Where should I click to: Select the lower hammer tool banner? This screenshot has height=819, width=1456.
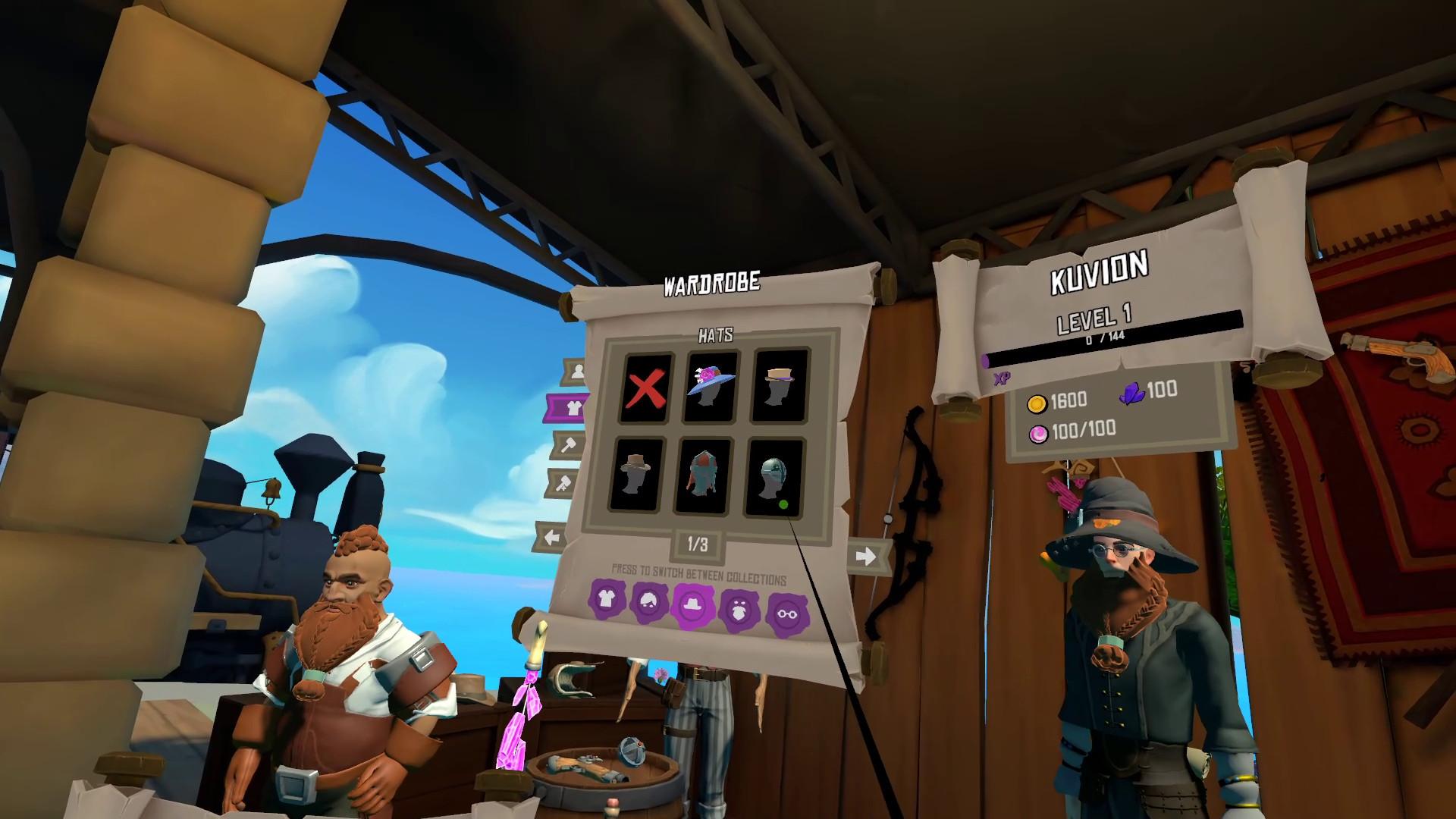(x=564, y=482)
